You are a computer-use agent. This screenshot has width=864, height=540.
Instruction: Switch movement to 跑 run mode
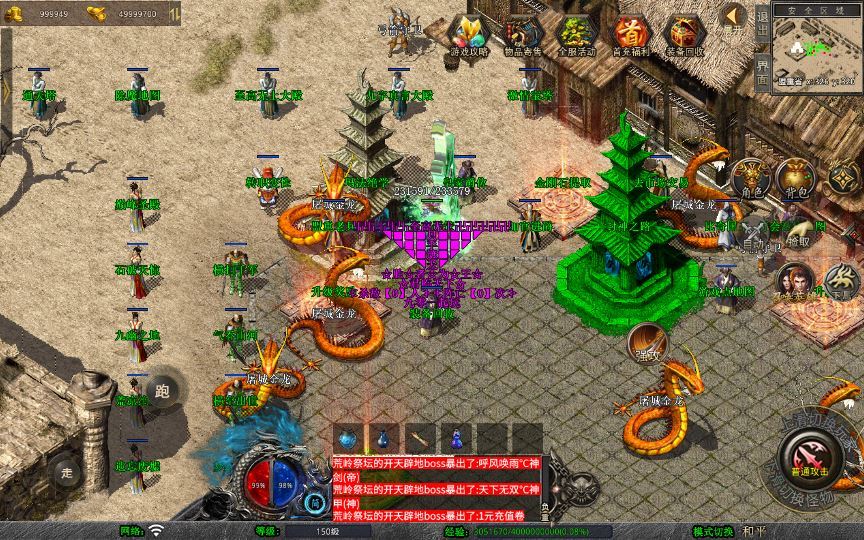pos(162,391)
